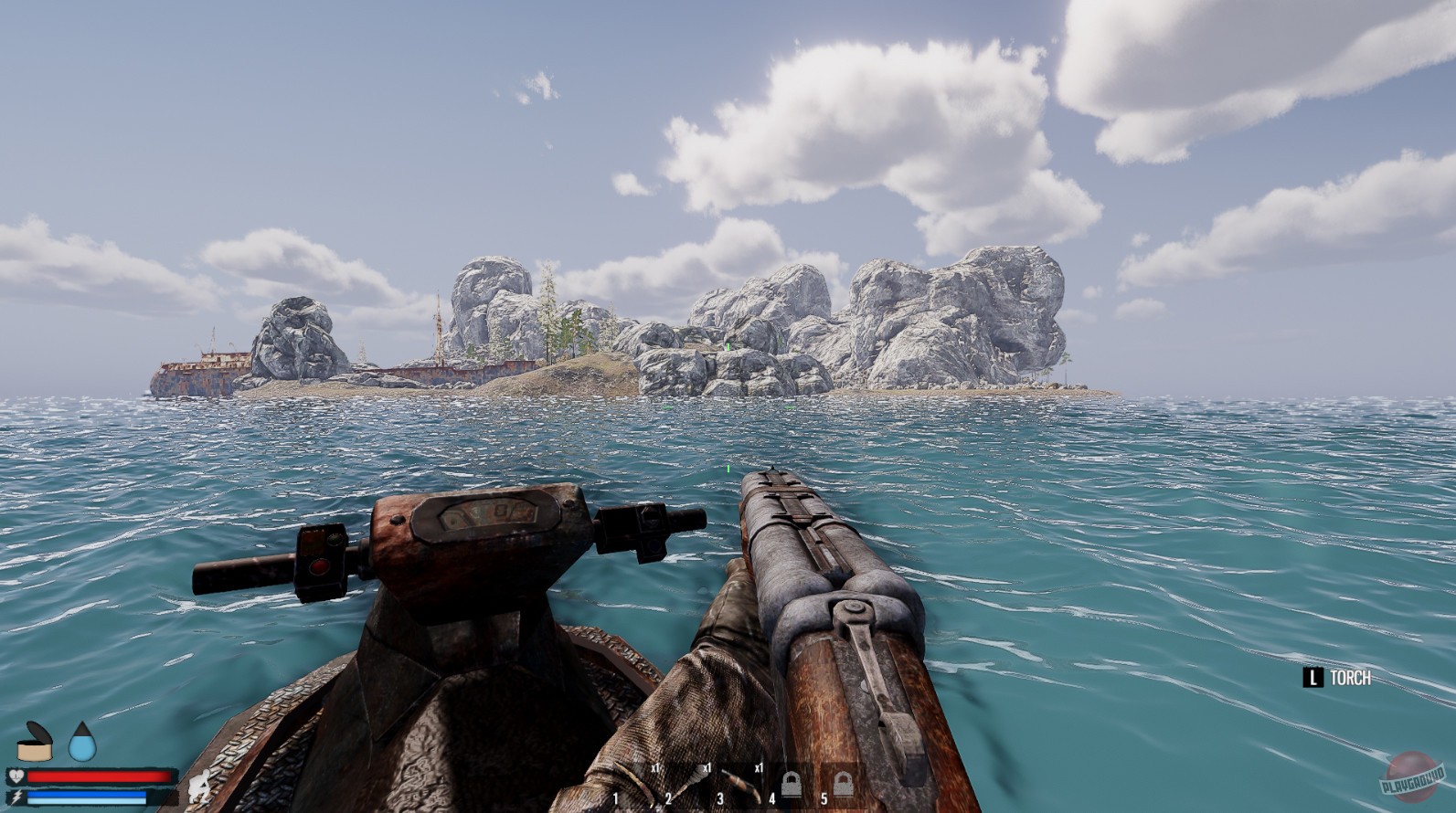Click the heart icon beside the health bar
Viewport: 1456px width, 813px height.
point(16,776)
